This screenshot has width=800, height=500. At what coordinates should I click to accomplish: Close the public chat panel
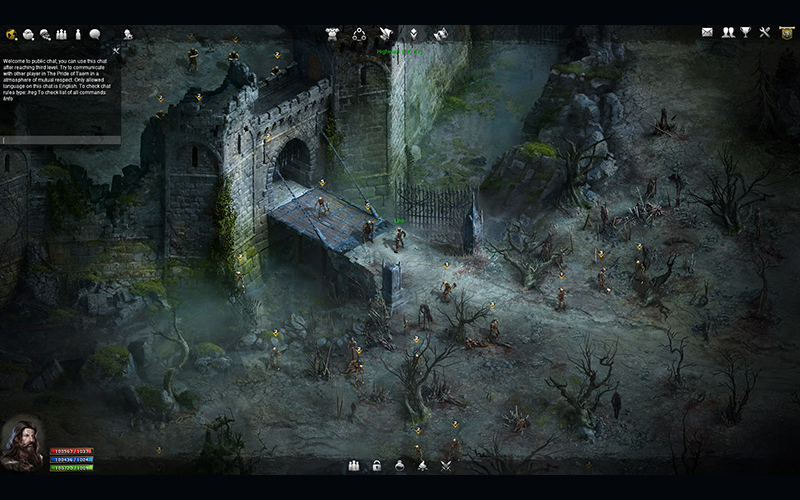pos(116,49)
